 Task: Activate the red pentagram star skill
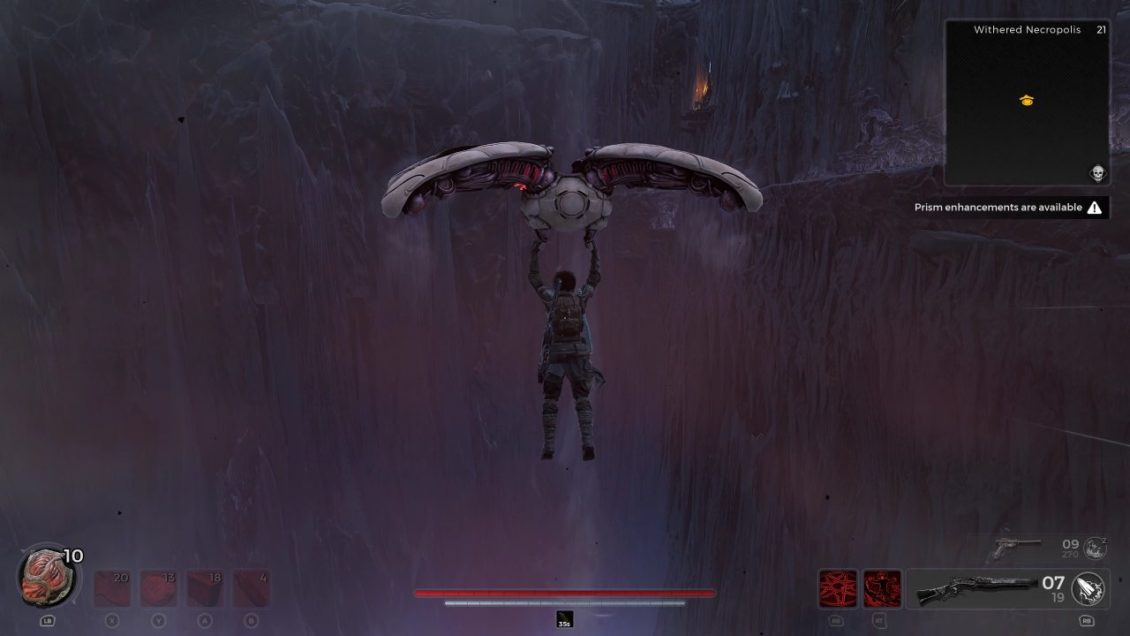(837, 589)
